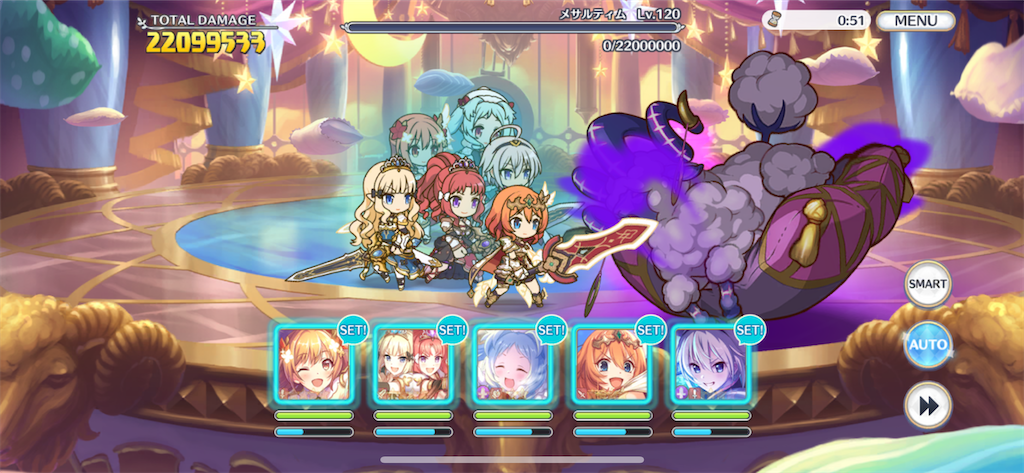
Task: Trigger the duo blonde and red-haired portrait
Action: click(412, 364)
